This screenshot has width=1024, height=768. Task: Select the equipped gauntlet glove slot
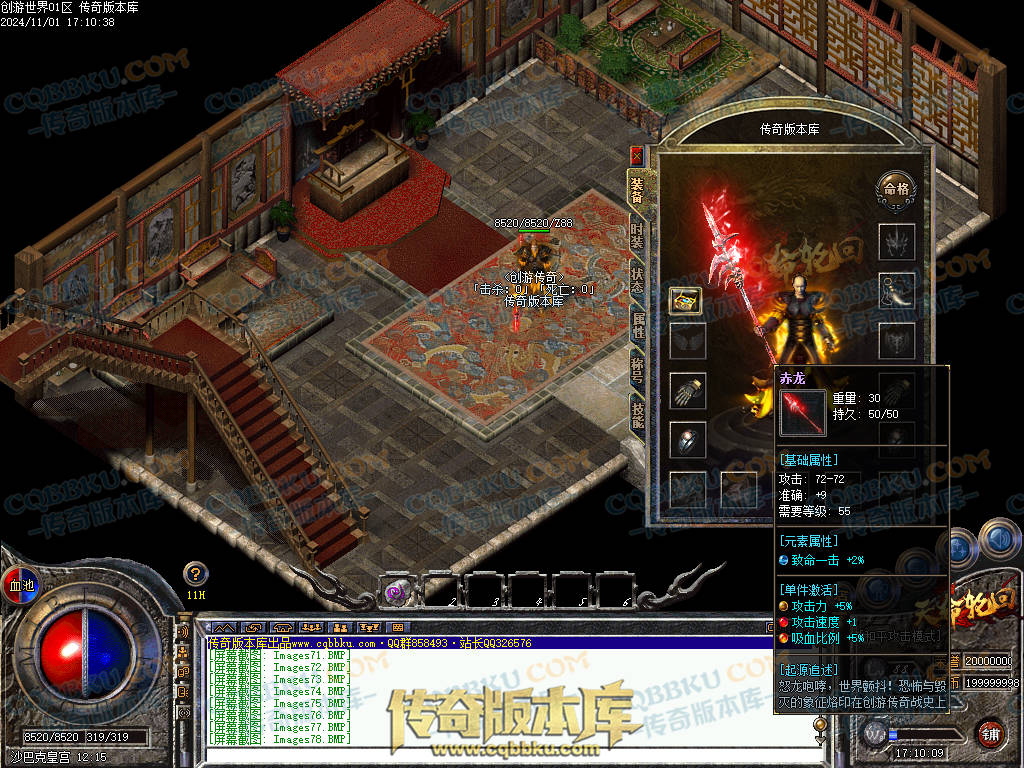[687, 390]
